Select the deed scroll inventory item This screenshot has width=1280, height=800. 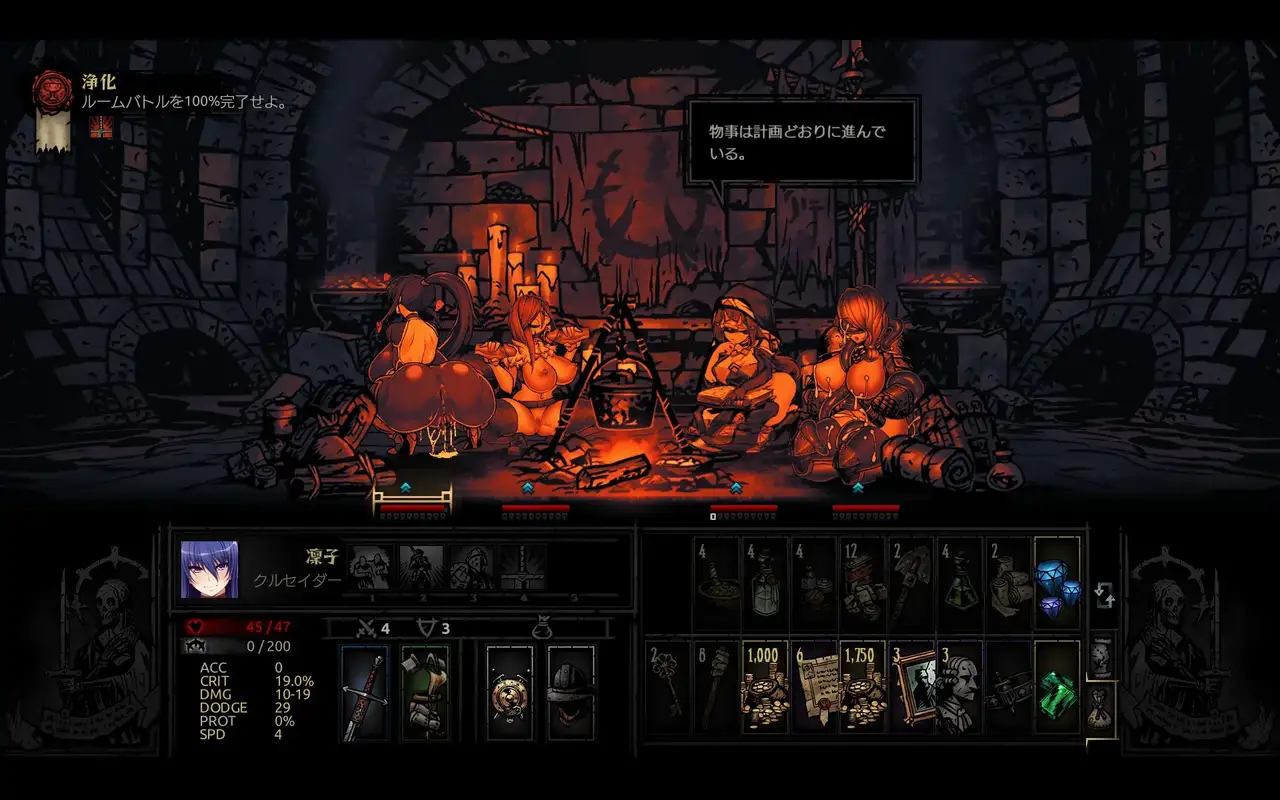coord(814,686)
